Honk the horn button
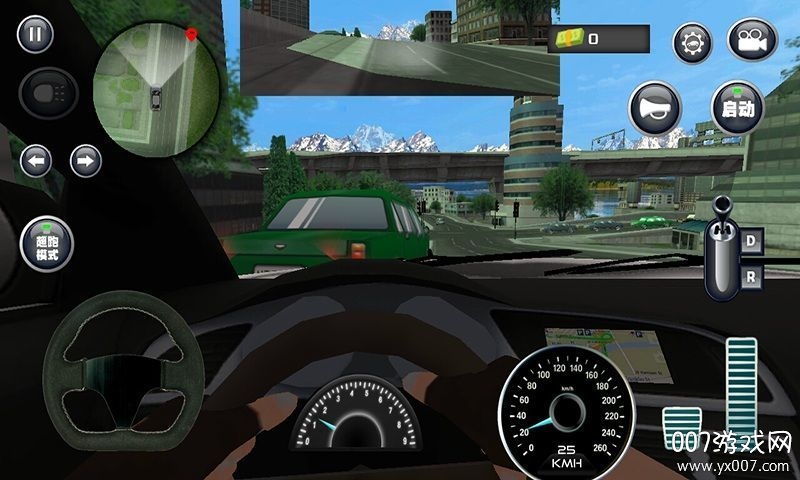 point(655,106)
